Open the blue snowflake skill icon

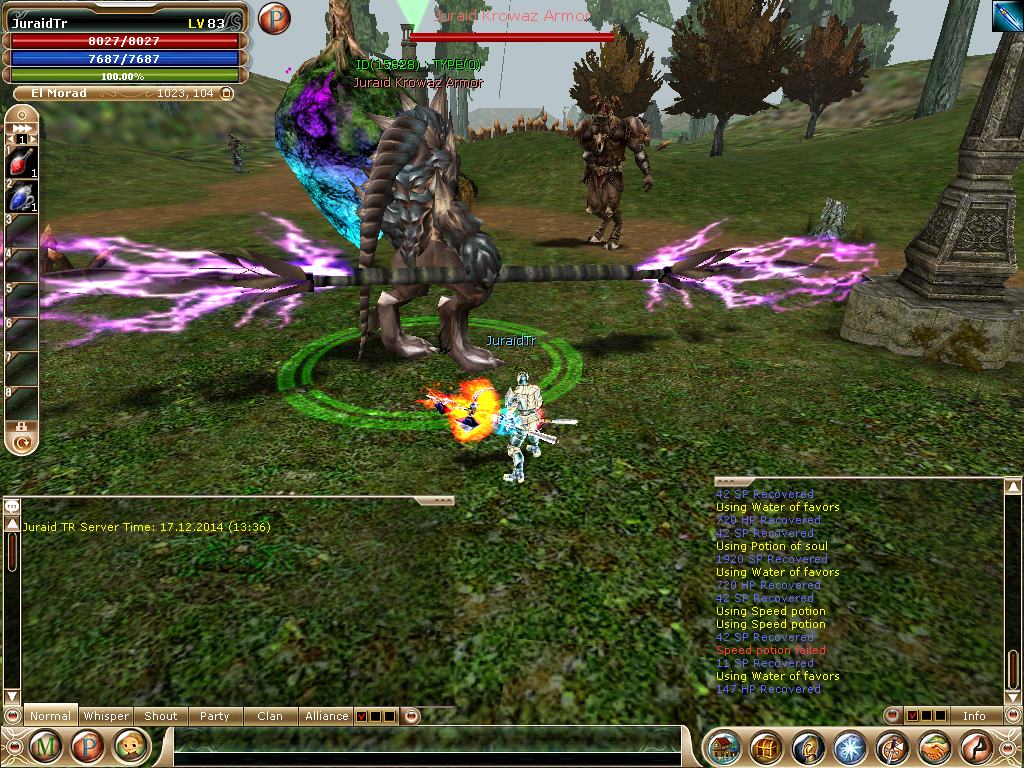pyautogui.click(x=850, y=747)
